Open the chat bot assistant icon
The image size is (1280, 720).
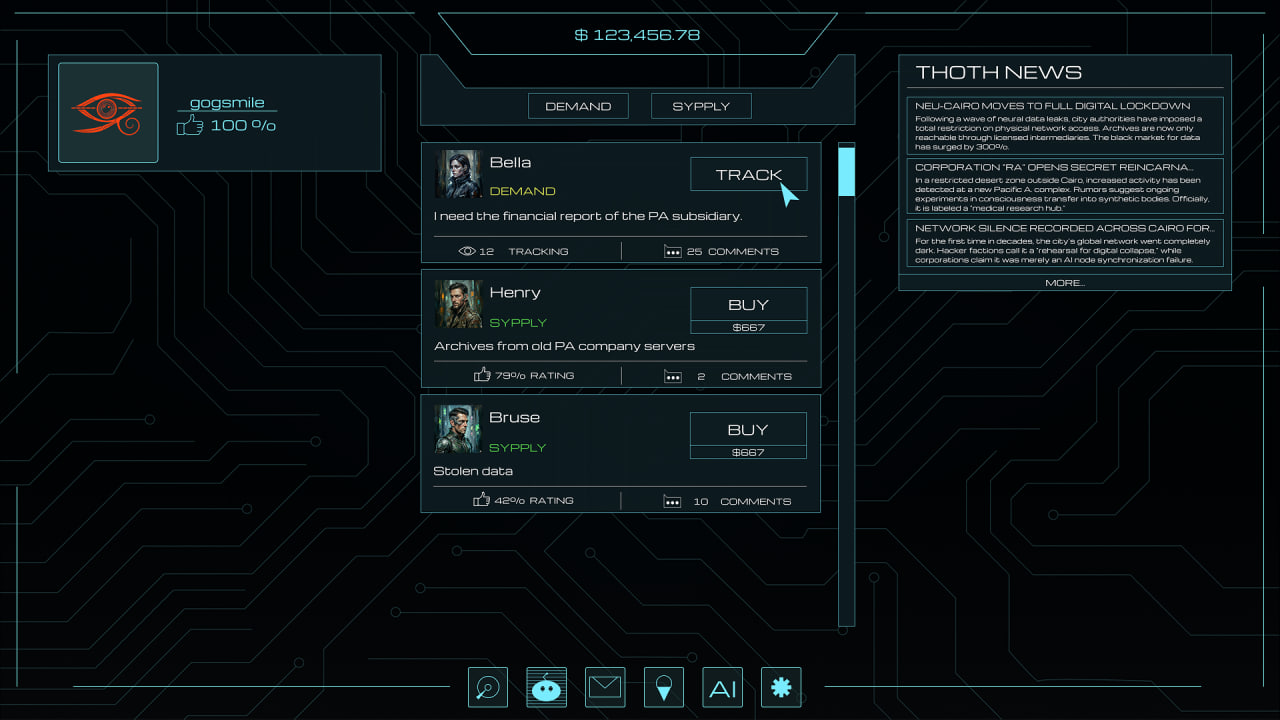(x=546, y=687)
